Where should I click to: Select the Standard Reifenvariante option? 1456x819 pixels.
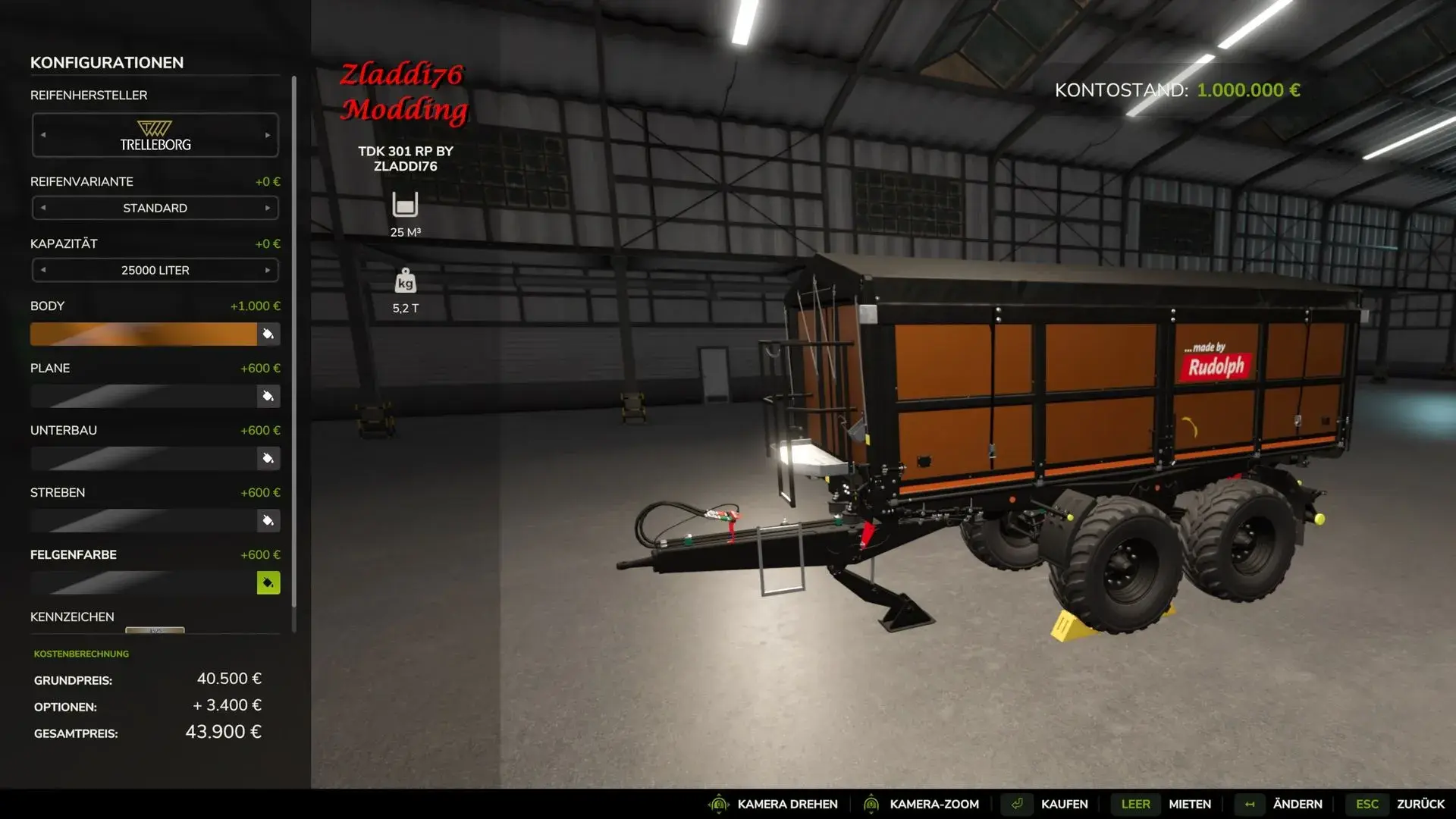pyautogui.click(x=155, y=208)
